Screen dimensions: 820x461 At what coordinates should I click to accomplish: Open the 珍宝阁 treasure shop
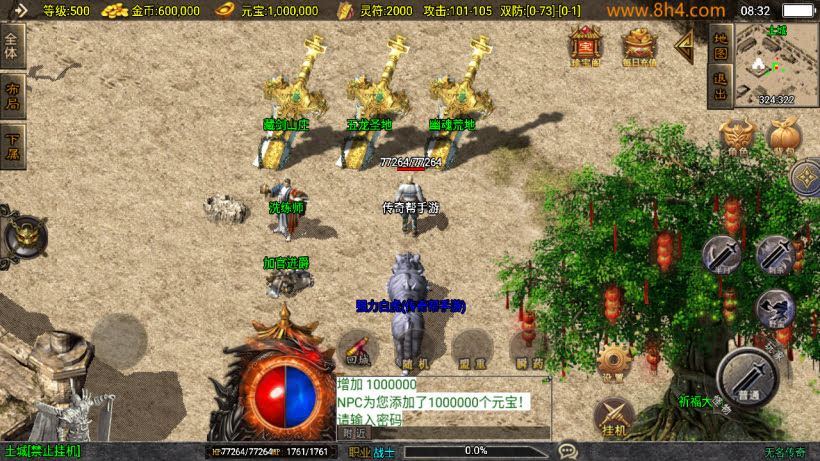pos(584,45)
